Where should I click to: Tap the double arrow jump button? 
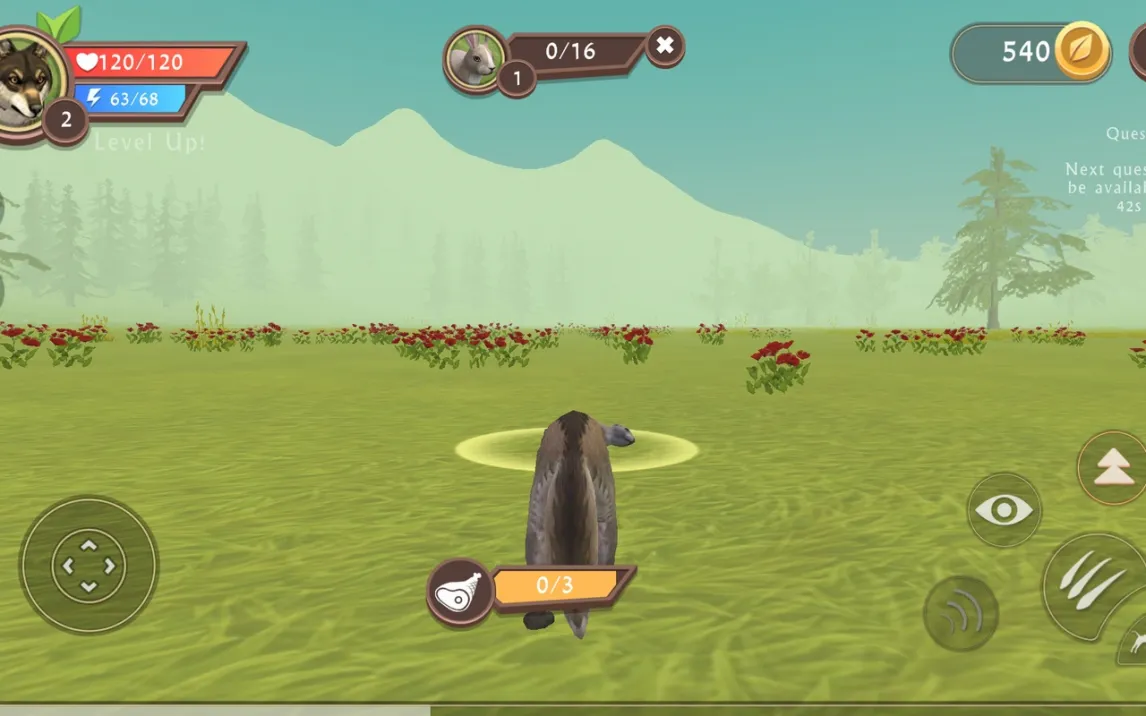1113,469
